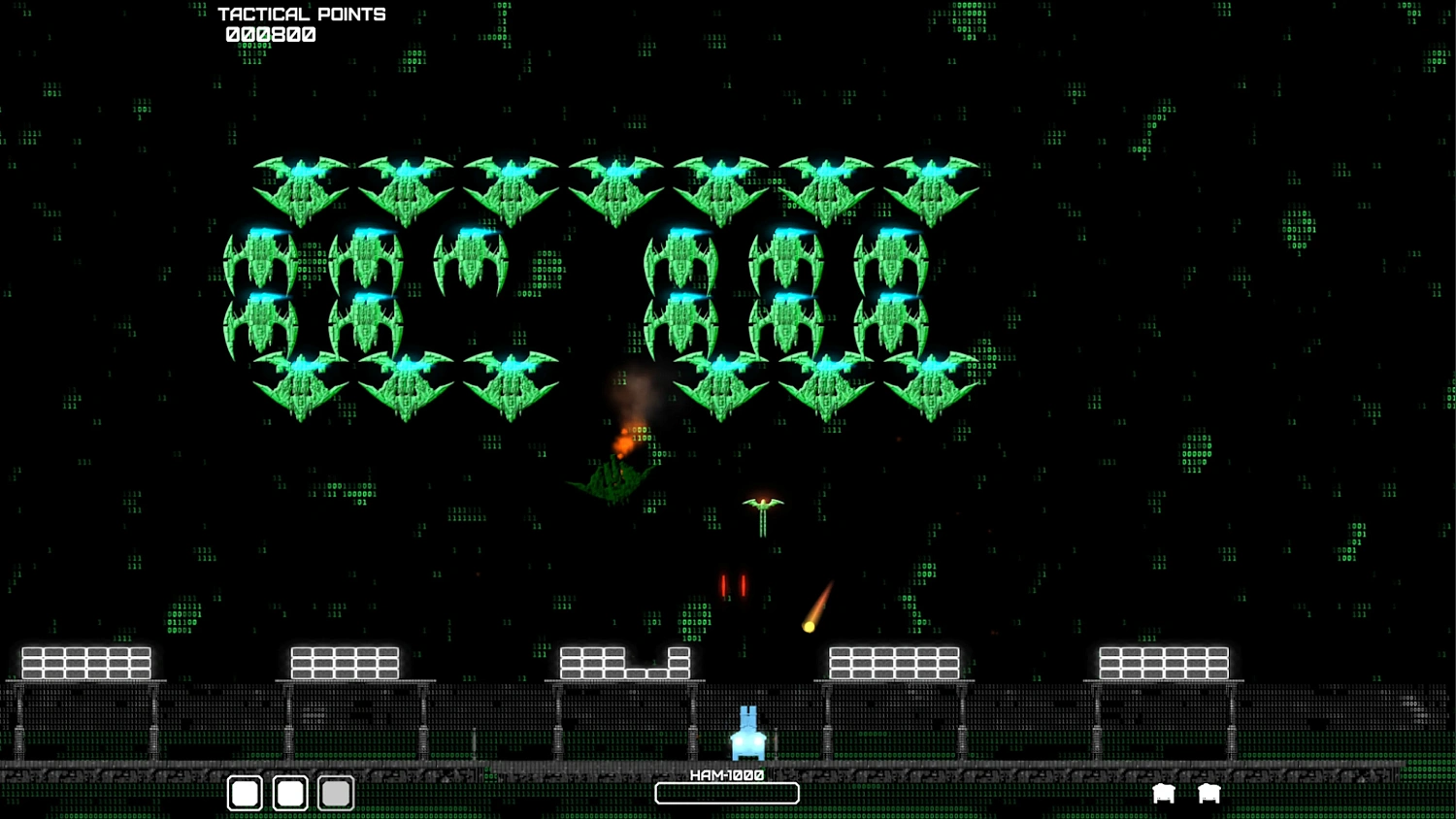
Task: Select the first white life square indicator
Action: [244, 793]
